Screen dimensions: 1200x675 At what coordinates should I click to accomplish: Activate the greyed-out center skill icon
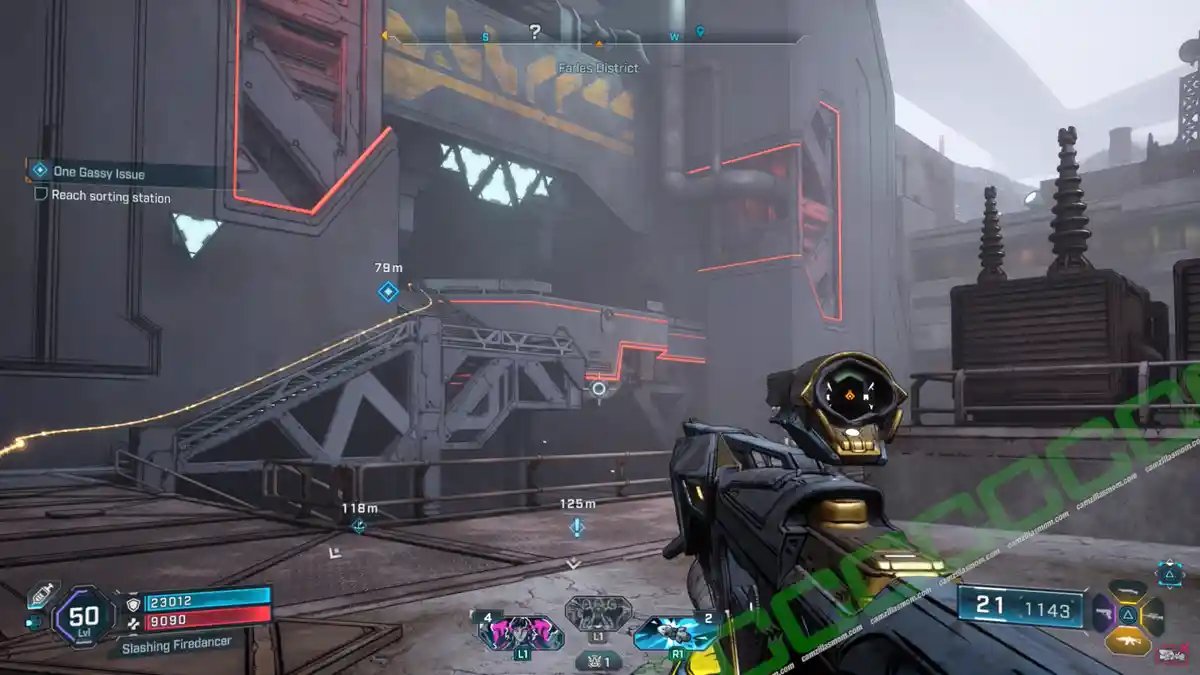[598, 611]
